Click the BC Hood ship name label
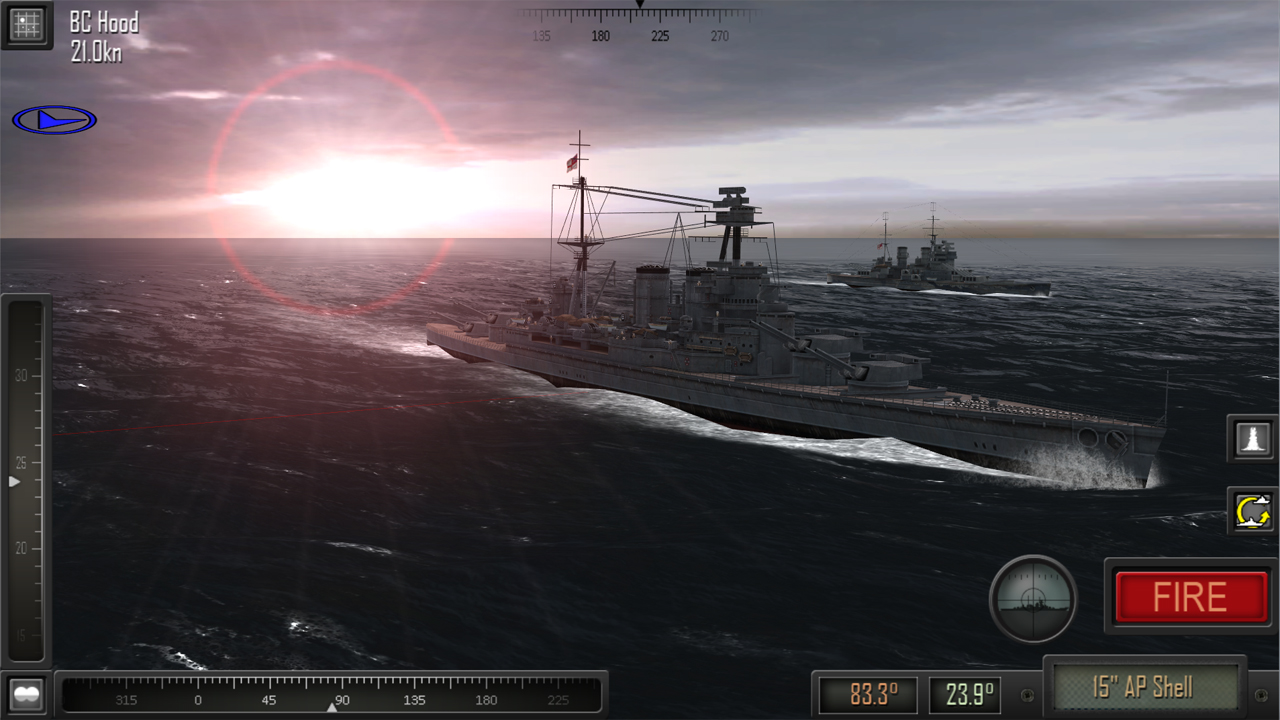Viewport: 1280px width, 720px height. (105, 22)
